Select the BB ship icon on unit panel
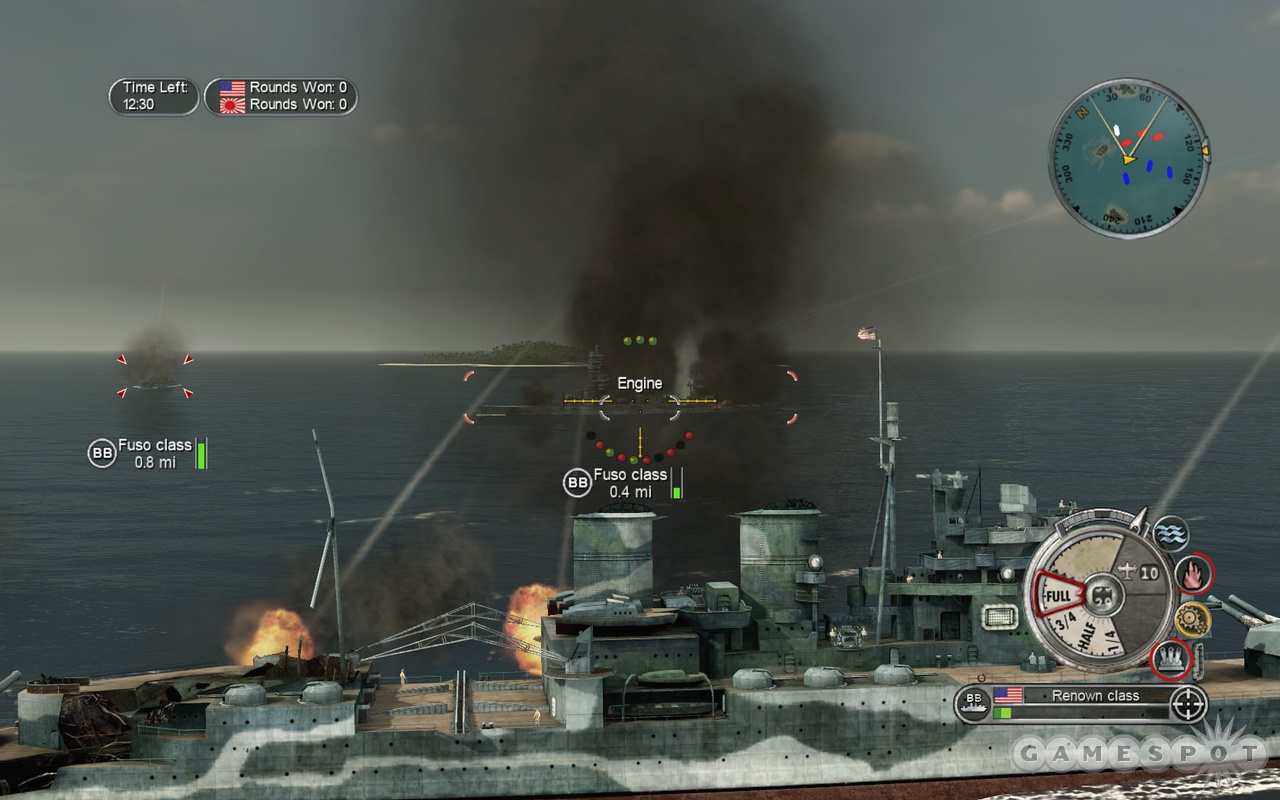 (x=971, y=704)
